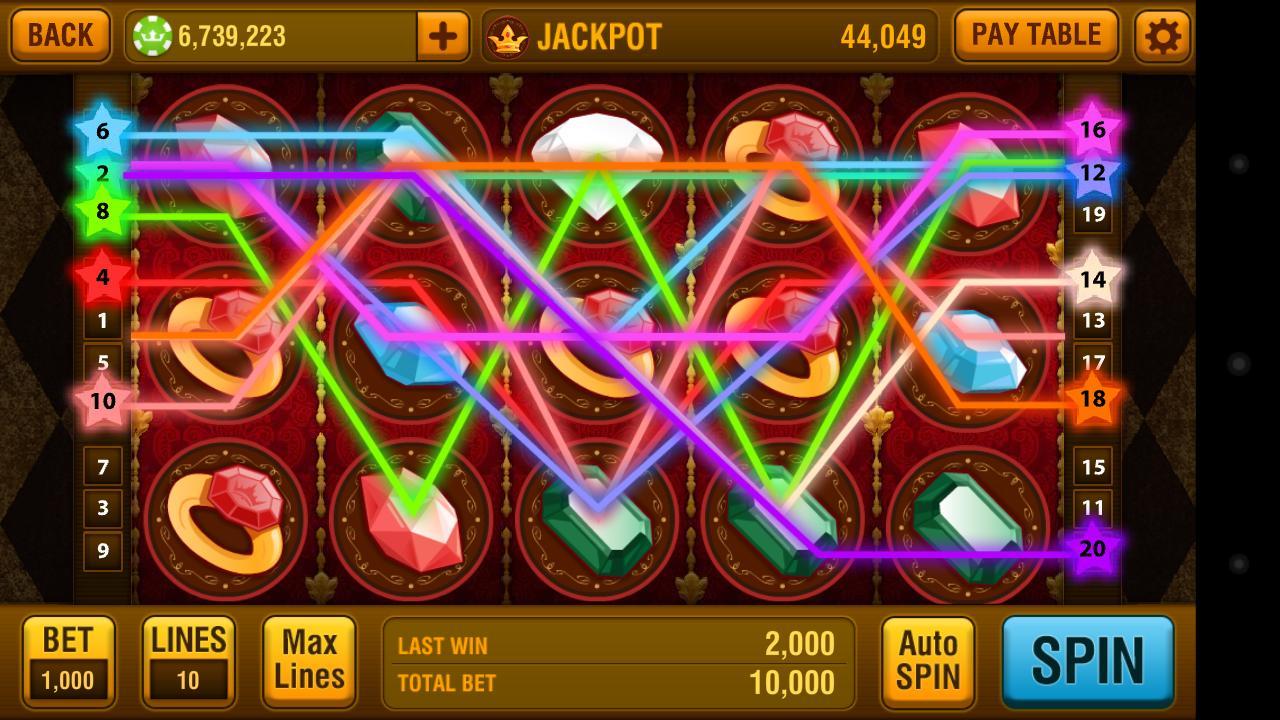Open the BET amount selector
The image size is (1280, 720).
pyautogui.click(x=68, y=661)
